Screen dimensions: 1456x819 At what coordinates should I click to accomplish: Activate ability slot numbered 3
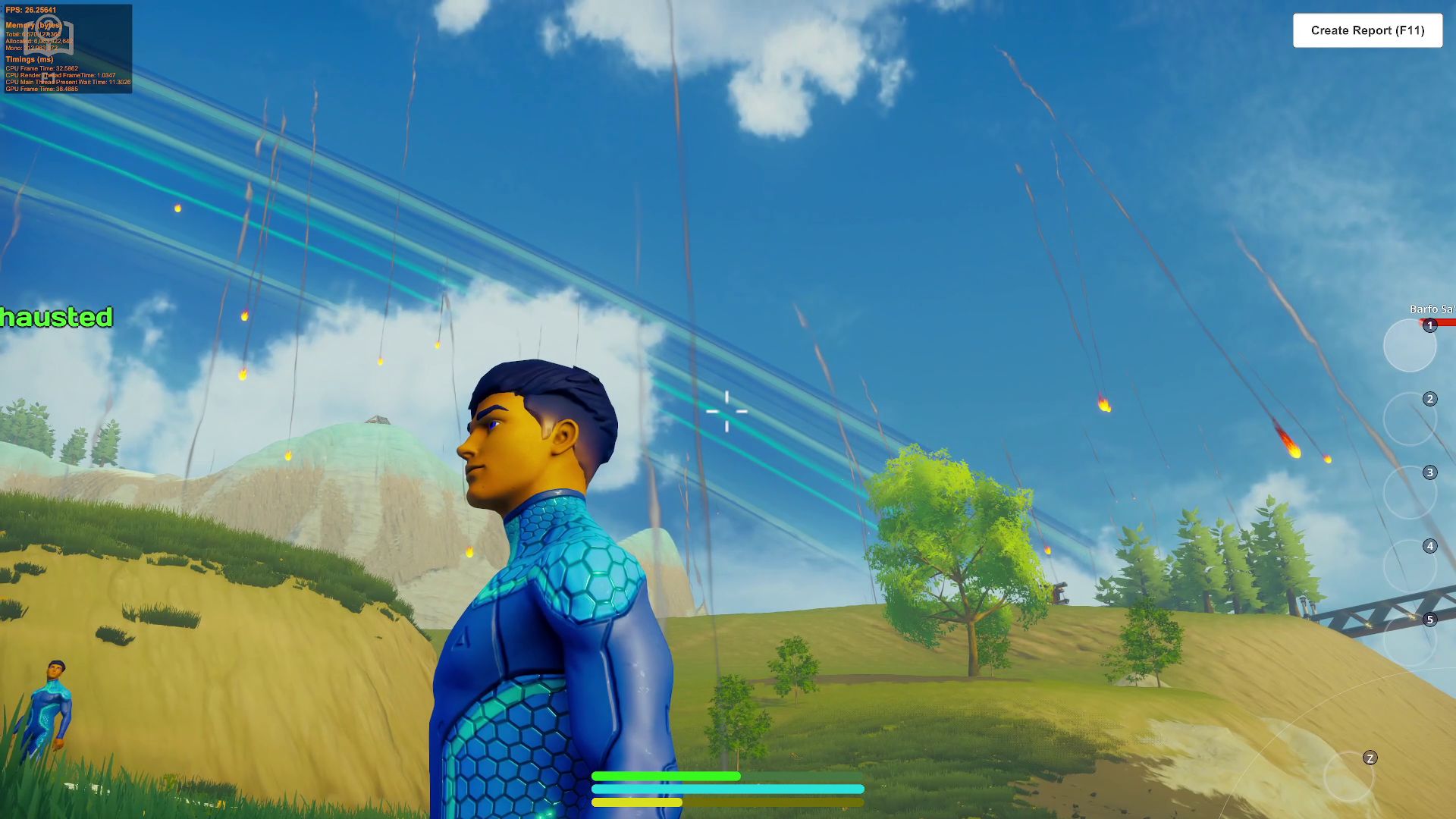pos(1410,492)
